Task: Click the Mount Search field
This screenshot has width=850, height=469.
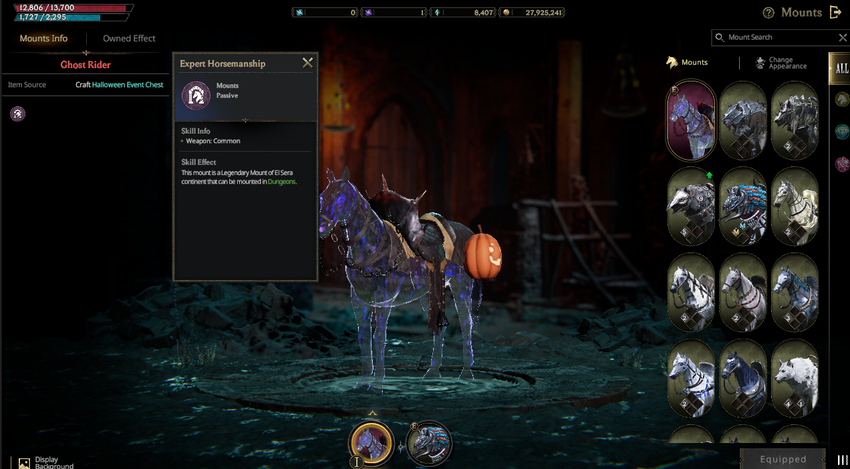Action: click(775, 37)
